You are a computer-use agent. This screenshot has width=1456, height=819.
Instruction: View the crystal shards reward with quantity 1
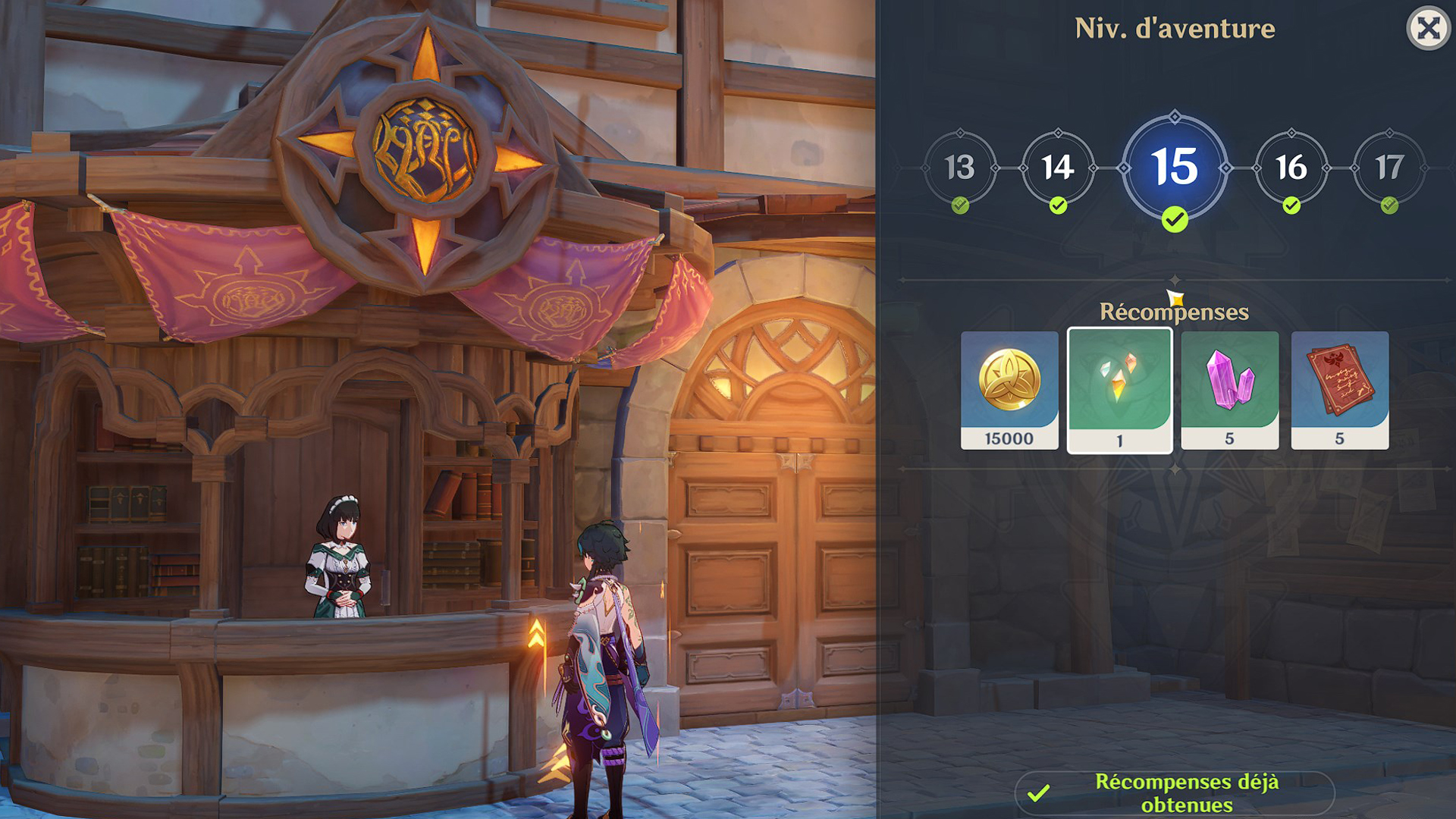point(1119,390)
